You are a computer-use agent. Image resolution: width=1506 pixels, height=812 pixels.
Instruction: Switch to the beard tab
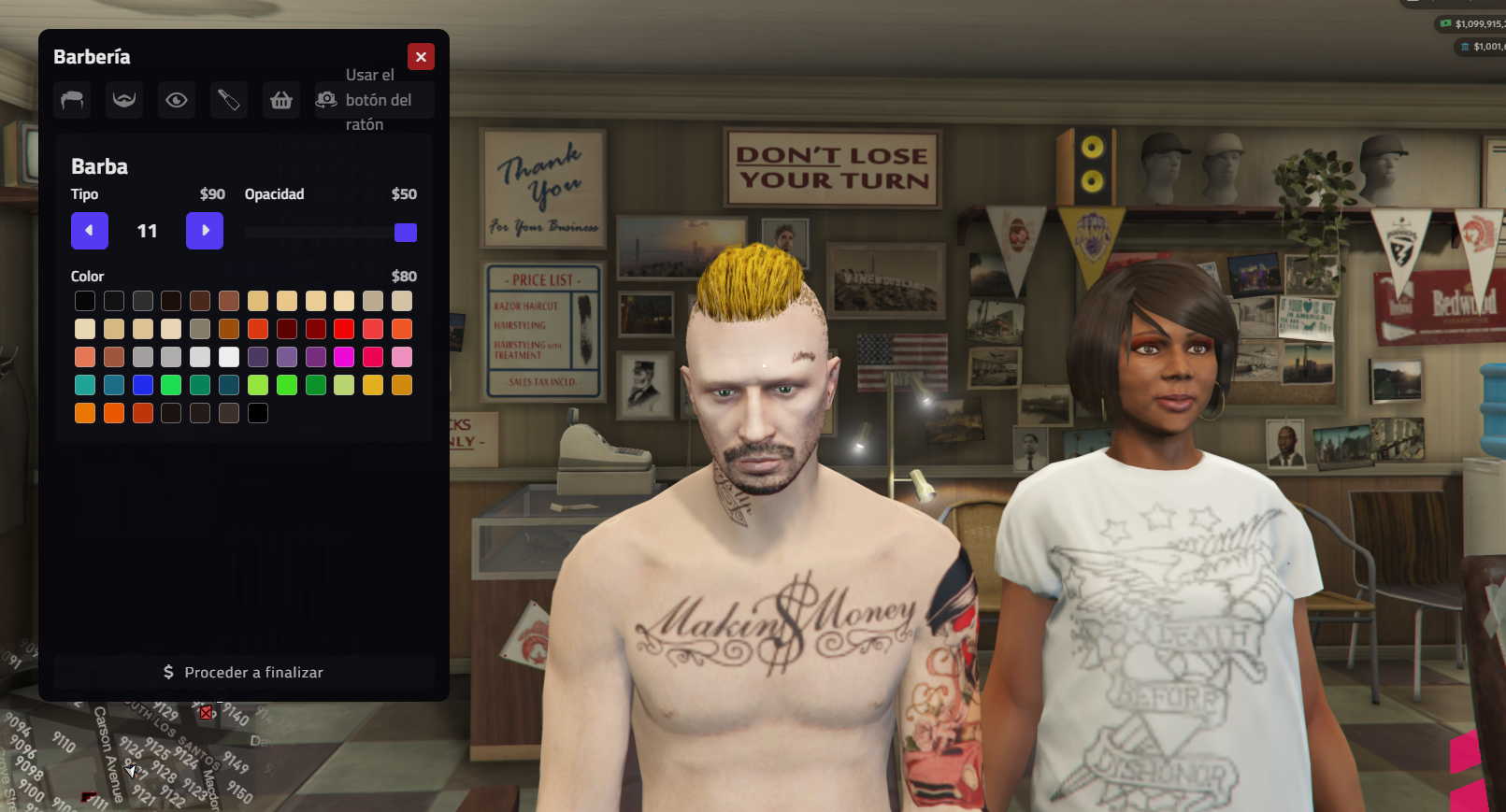pyautogui.click(x=124, y=100)
